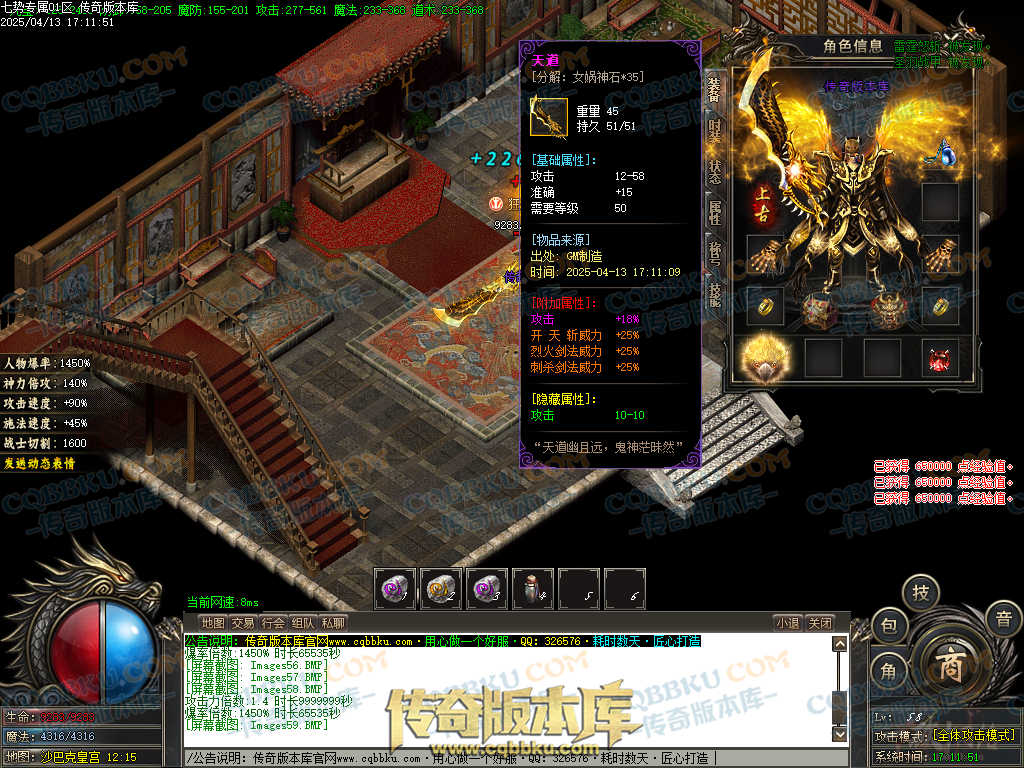Show the 状态 status tab
The height and width of the screenshot is (768, 1024).
coord(714,171)
